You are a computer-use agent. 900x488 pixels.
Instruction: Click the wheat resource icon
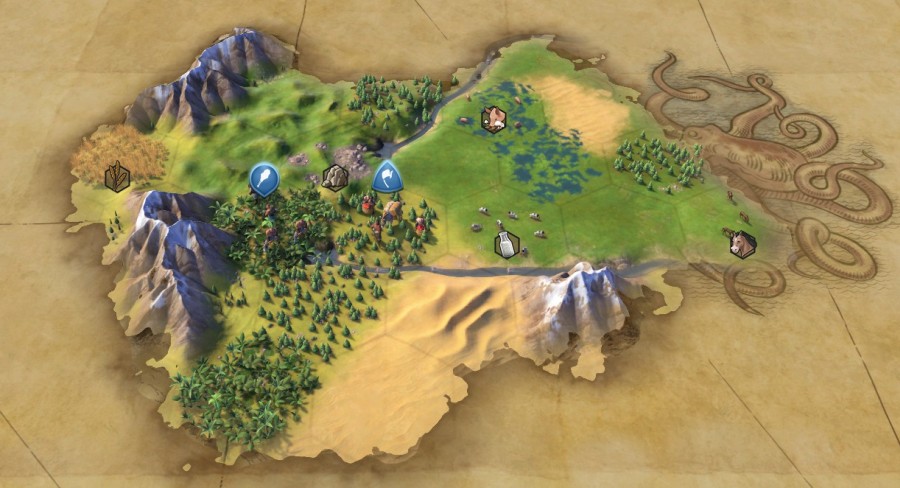(118, 177)
